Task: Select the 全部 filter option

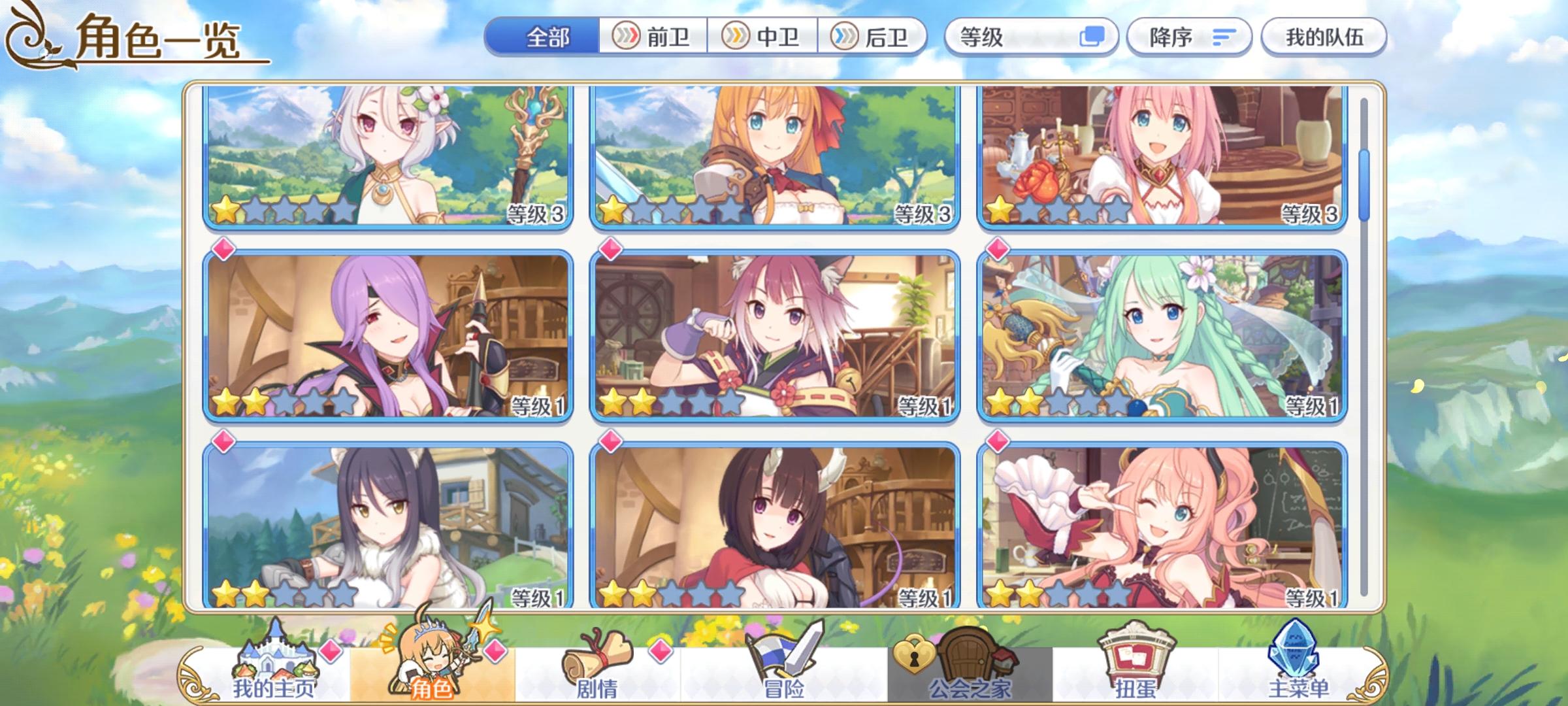Action: pyautogui.click(x=547, y=37)
